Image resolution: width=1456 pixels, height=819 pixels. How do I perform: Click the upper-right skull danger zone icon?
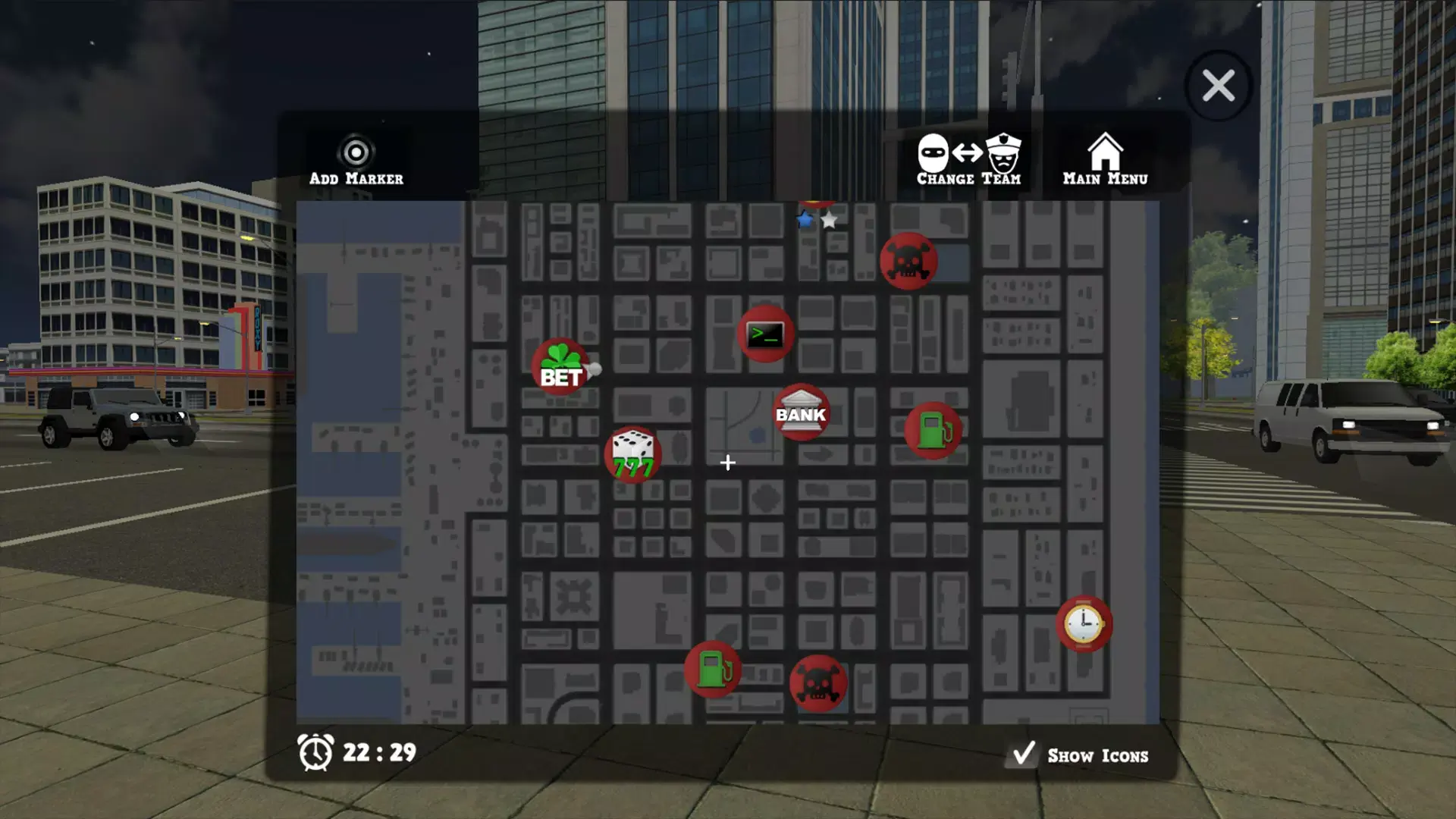pos(908,260)
